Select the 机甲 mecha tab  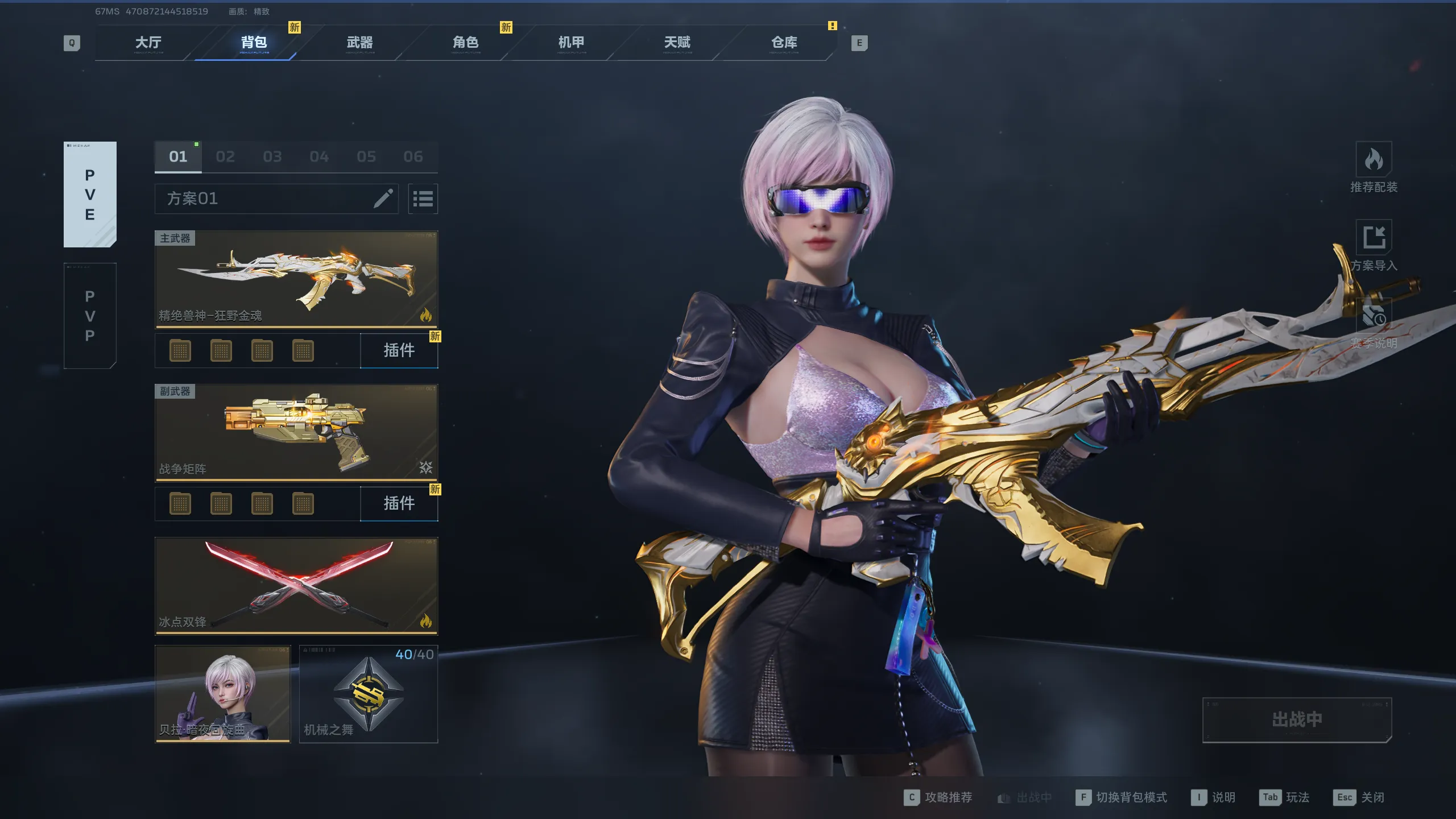(x=571, y=43)
